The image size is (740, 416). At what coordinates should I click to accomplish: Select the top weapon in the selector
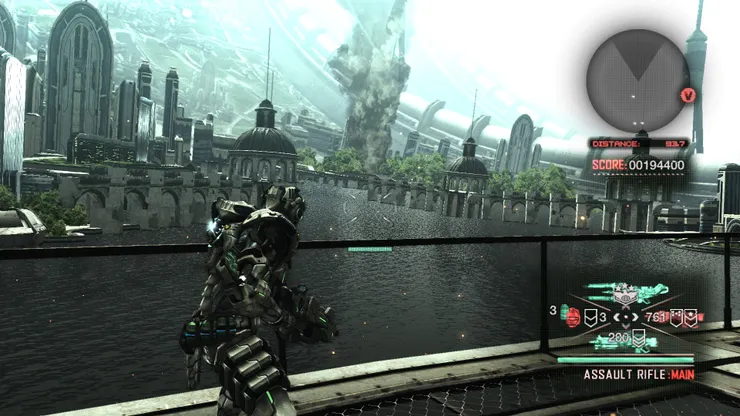[627, 292]
